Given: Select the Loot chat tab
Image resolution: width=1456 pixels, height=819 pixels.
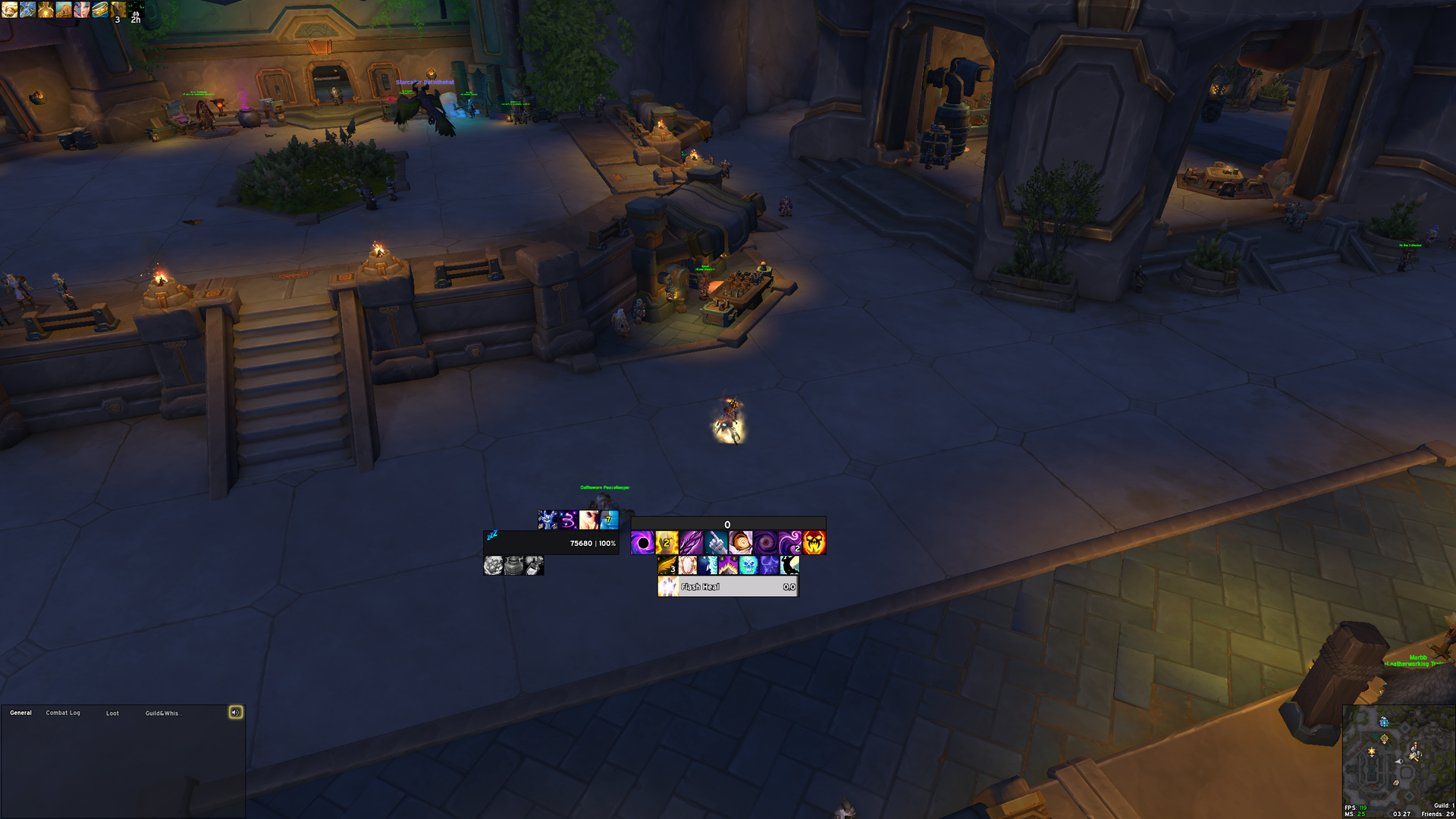Looking at the screenshot, I should click(x=112, y=713).
